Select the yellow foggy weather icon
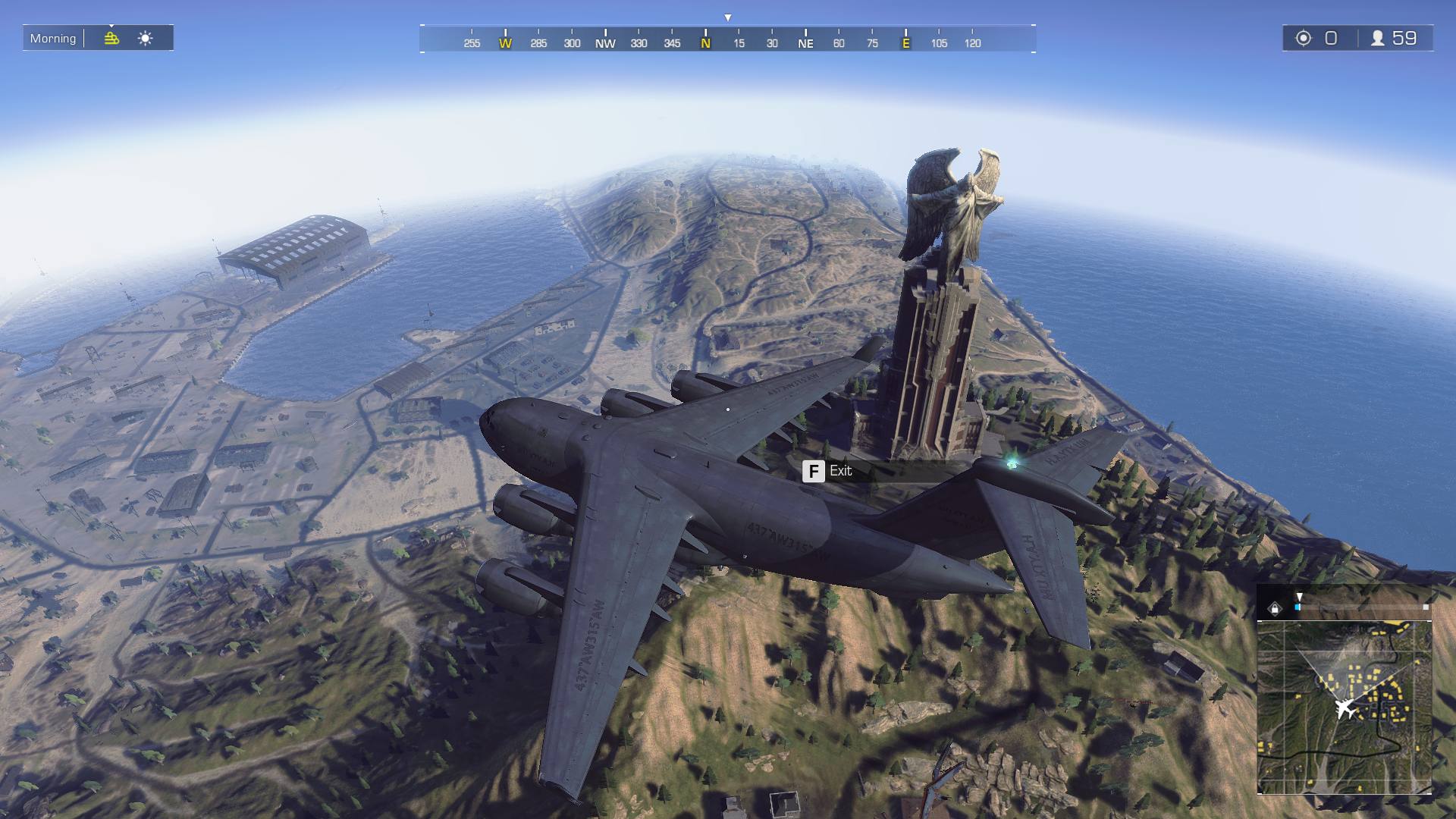1456x819 pixels. (x=111, y=38)
